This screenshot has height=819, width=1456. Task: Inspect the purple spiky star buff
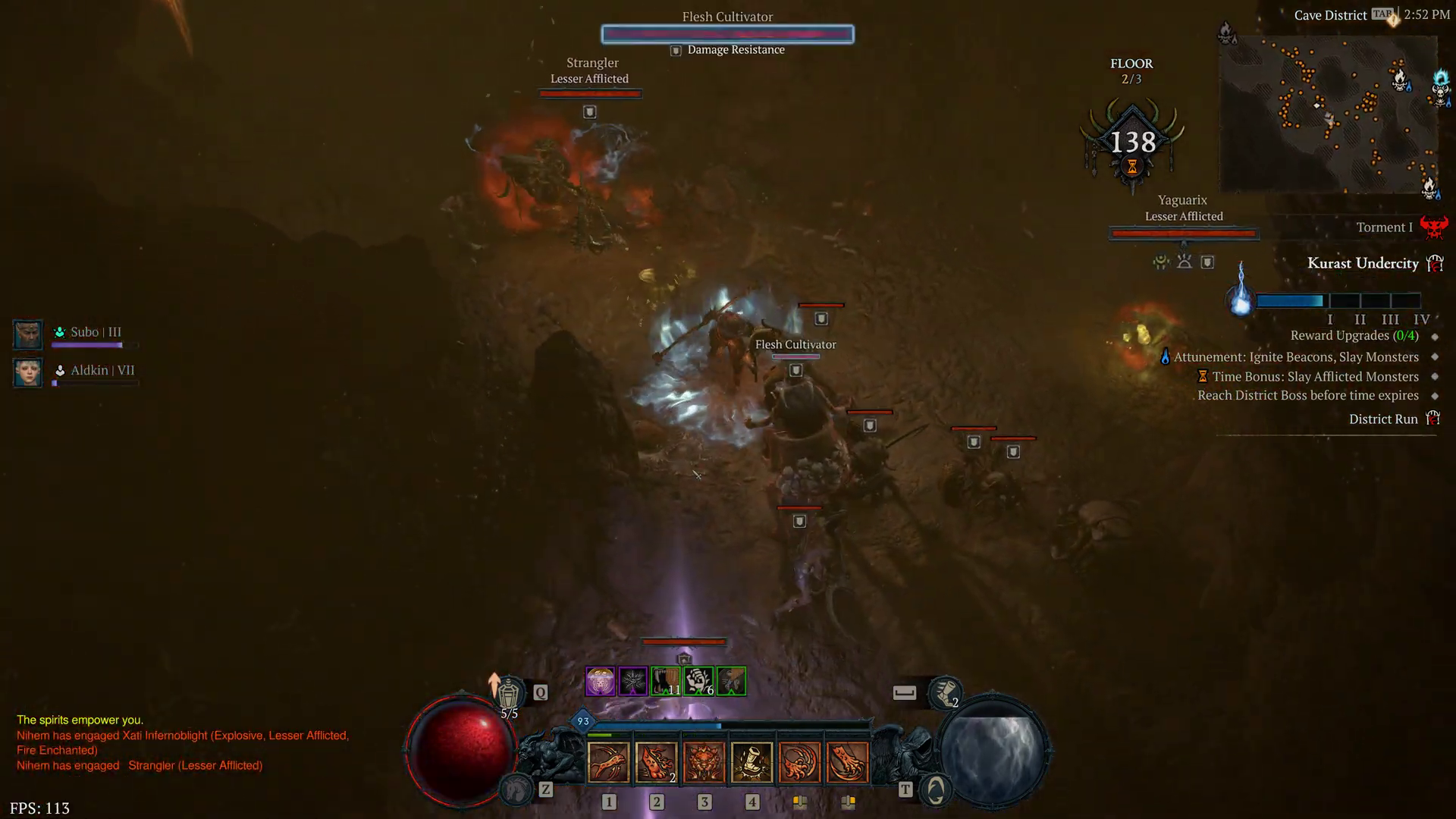pos(632,682)
